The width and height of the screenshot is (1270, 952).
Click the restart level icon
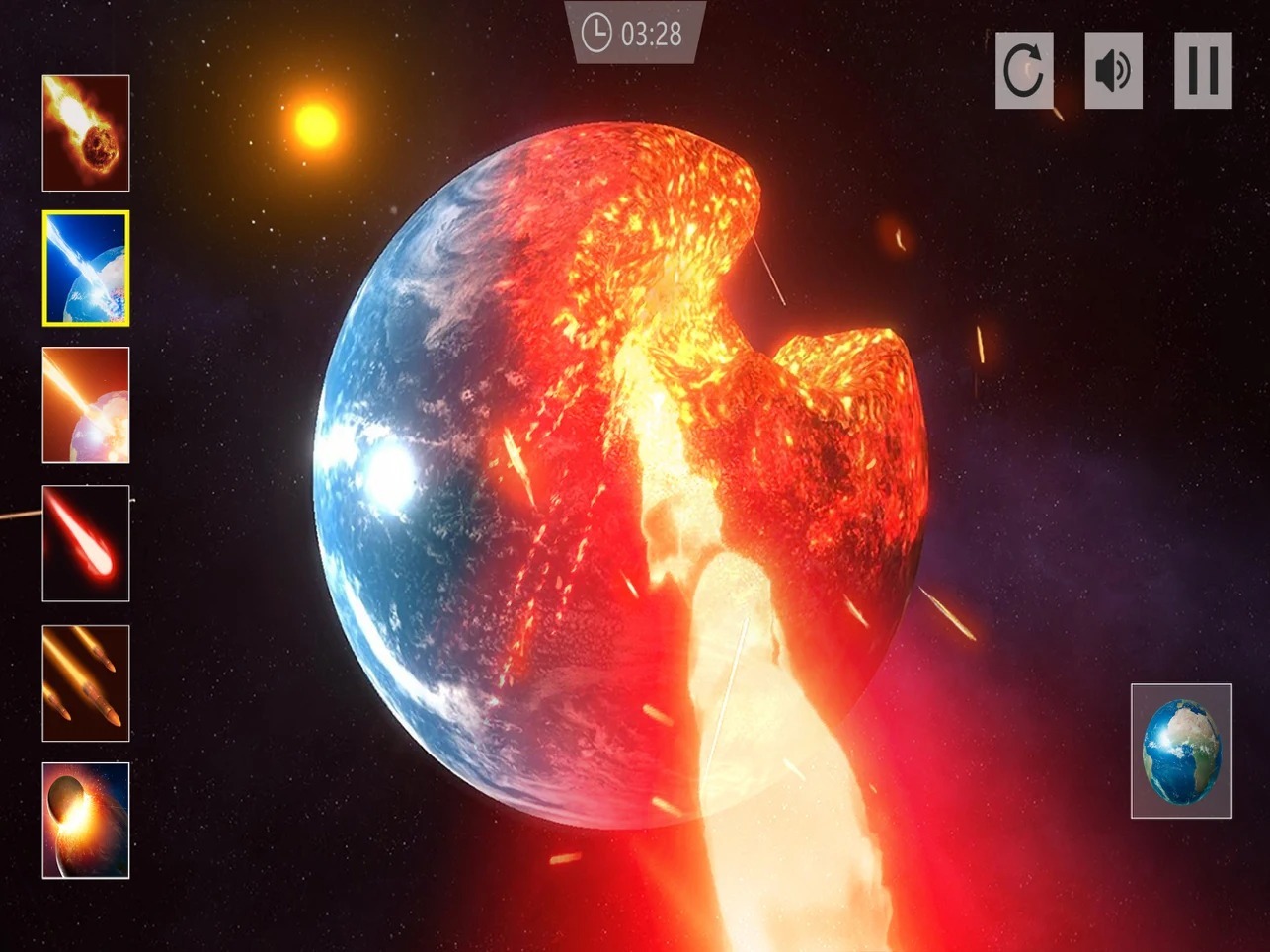(x=1023, y=70)
